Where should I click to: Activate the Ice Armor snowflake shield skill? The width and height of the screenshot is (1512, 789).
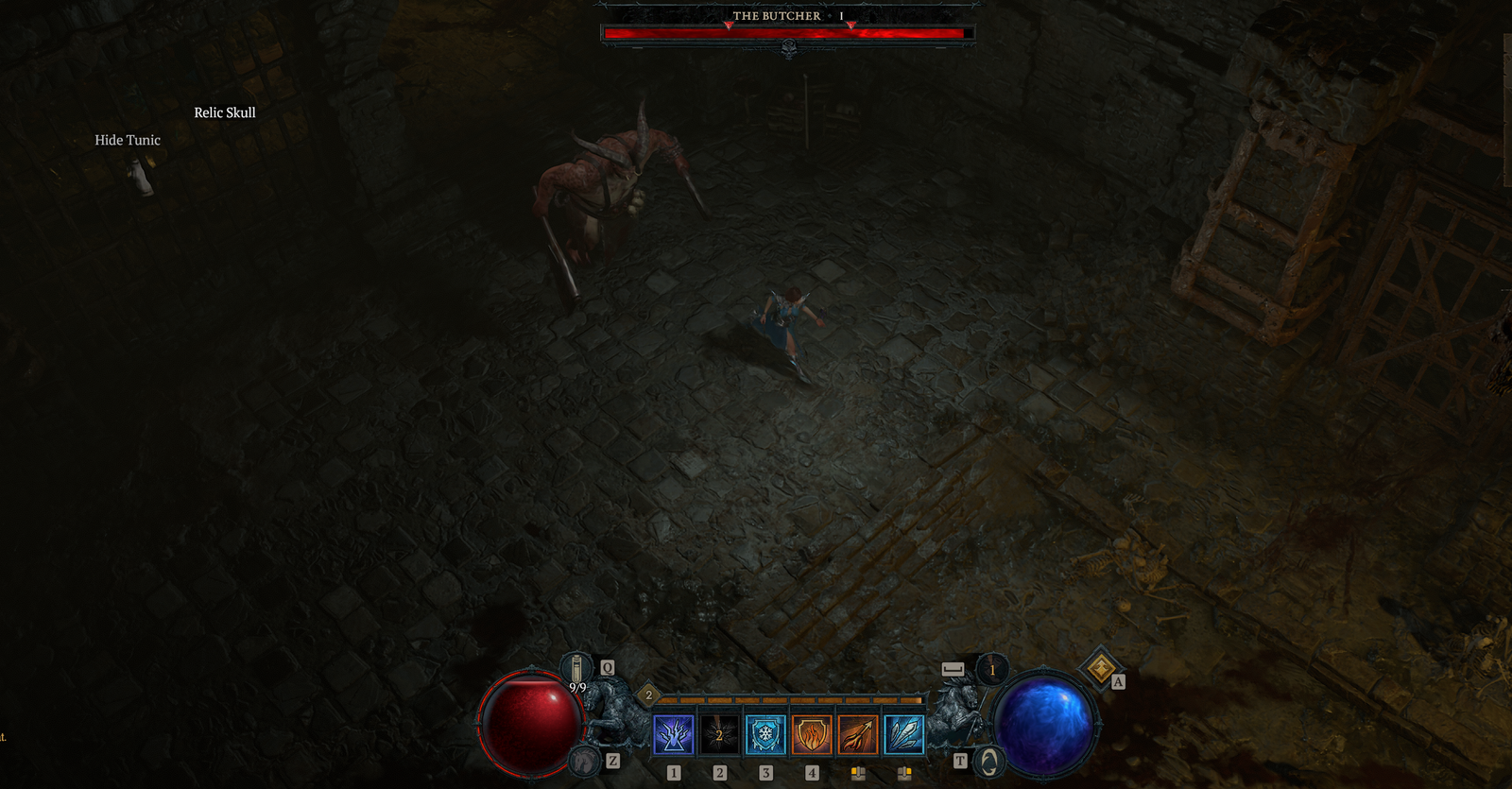click(x=765, y=734)
